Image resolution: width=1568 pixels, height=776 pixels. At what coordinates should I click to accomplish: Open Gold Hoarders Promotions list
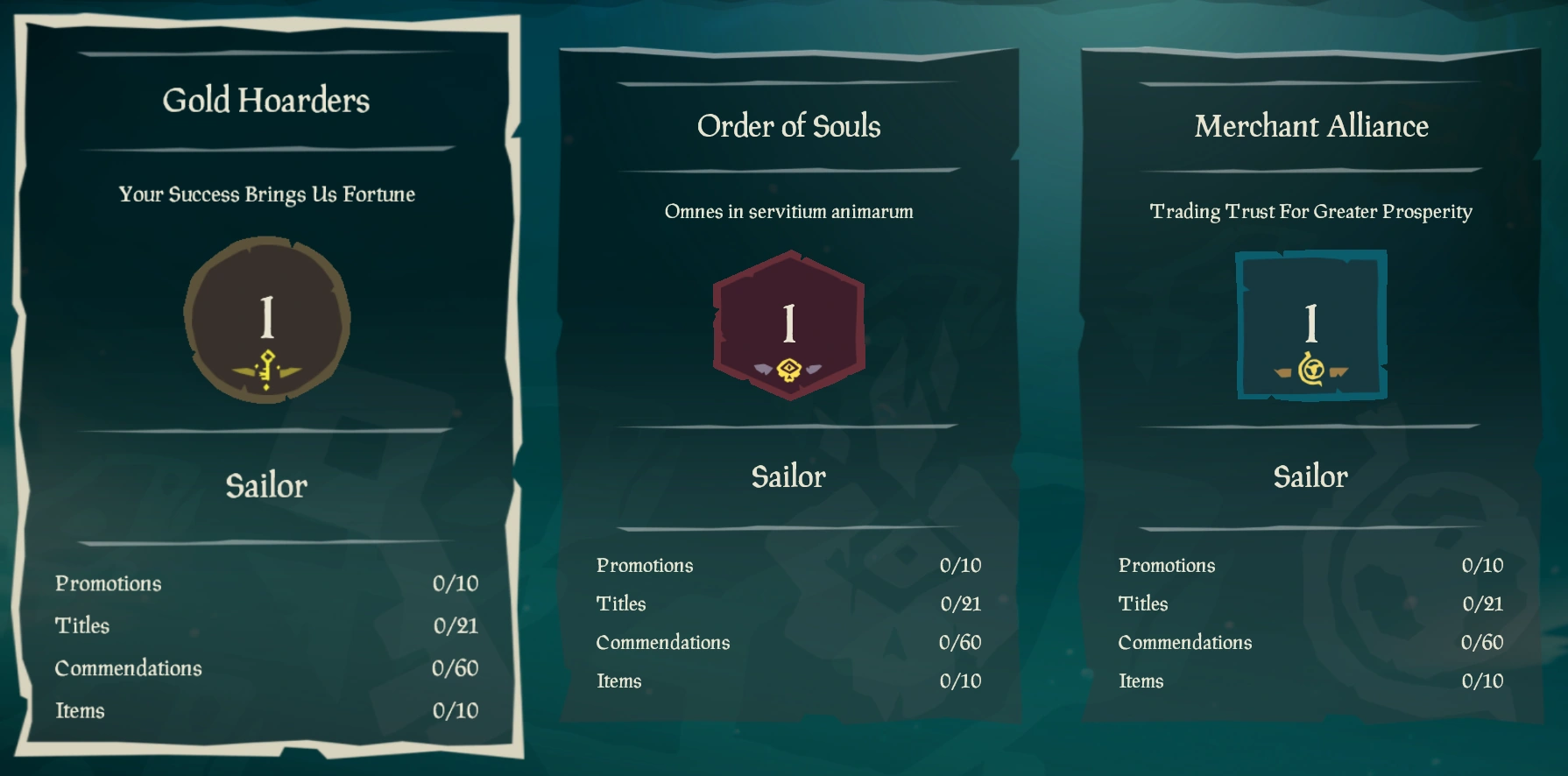point(109,583)
